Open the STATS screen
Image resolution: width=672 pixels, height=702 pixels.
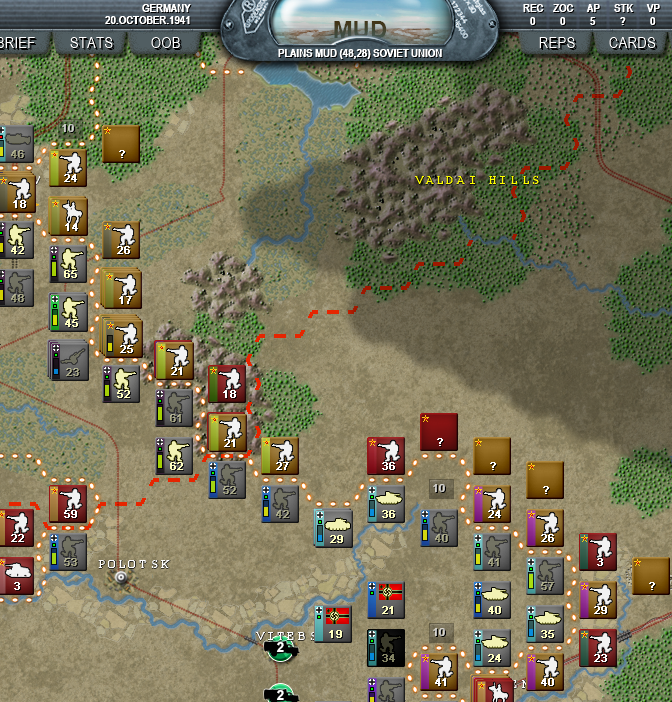coord(91,43)
